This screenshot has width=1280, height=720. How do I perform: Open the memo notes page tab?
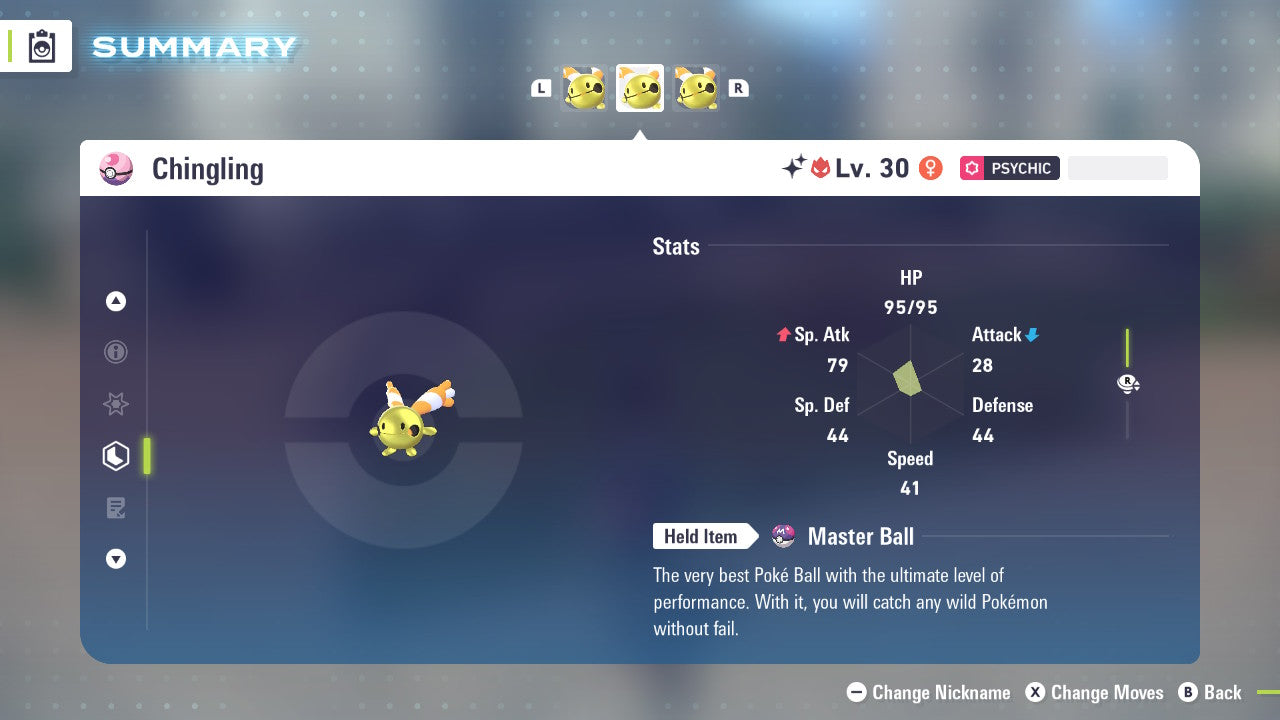116,508
